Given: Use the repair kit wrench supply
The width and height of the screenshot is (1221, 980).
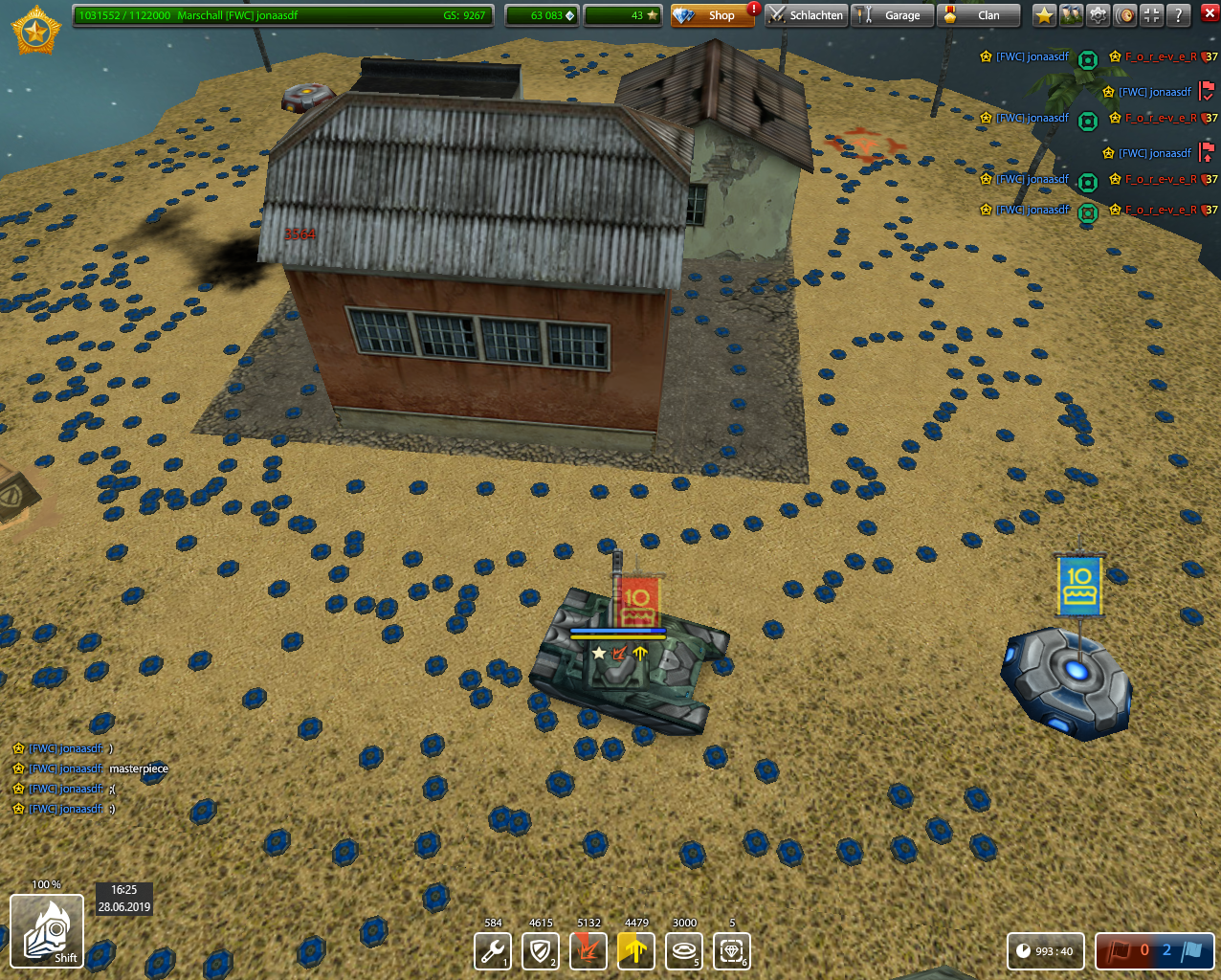Looking at the screenshot, I should click(x=493, y=951).
